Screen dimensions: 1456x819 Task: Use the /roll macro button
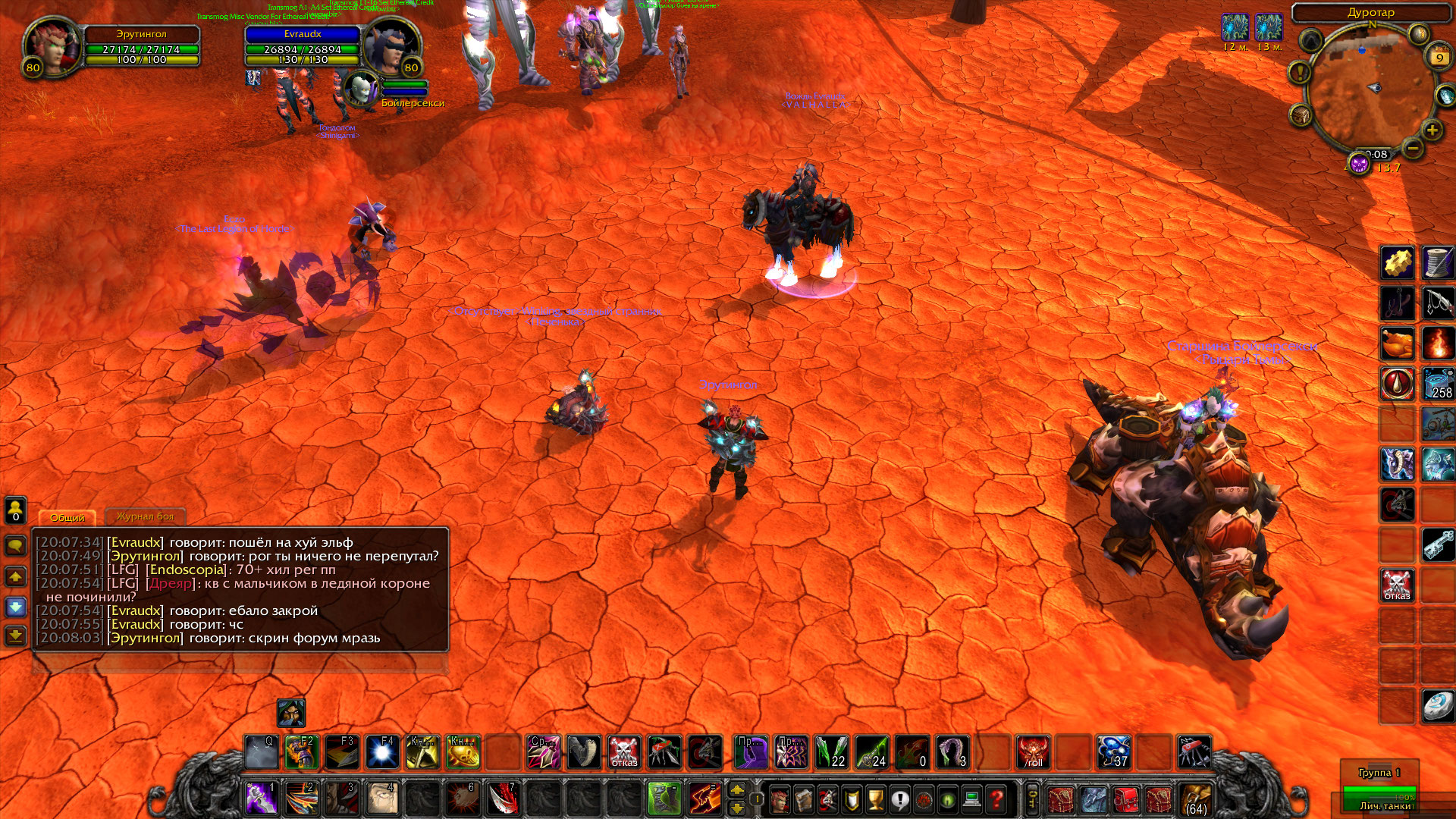1033,752
